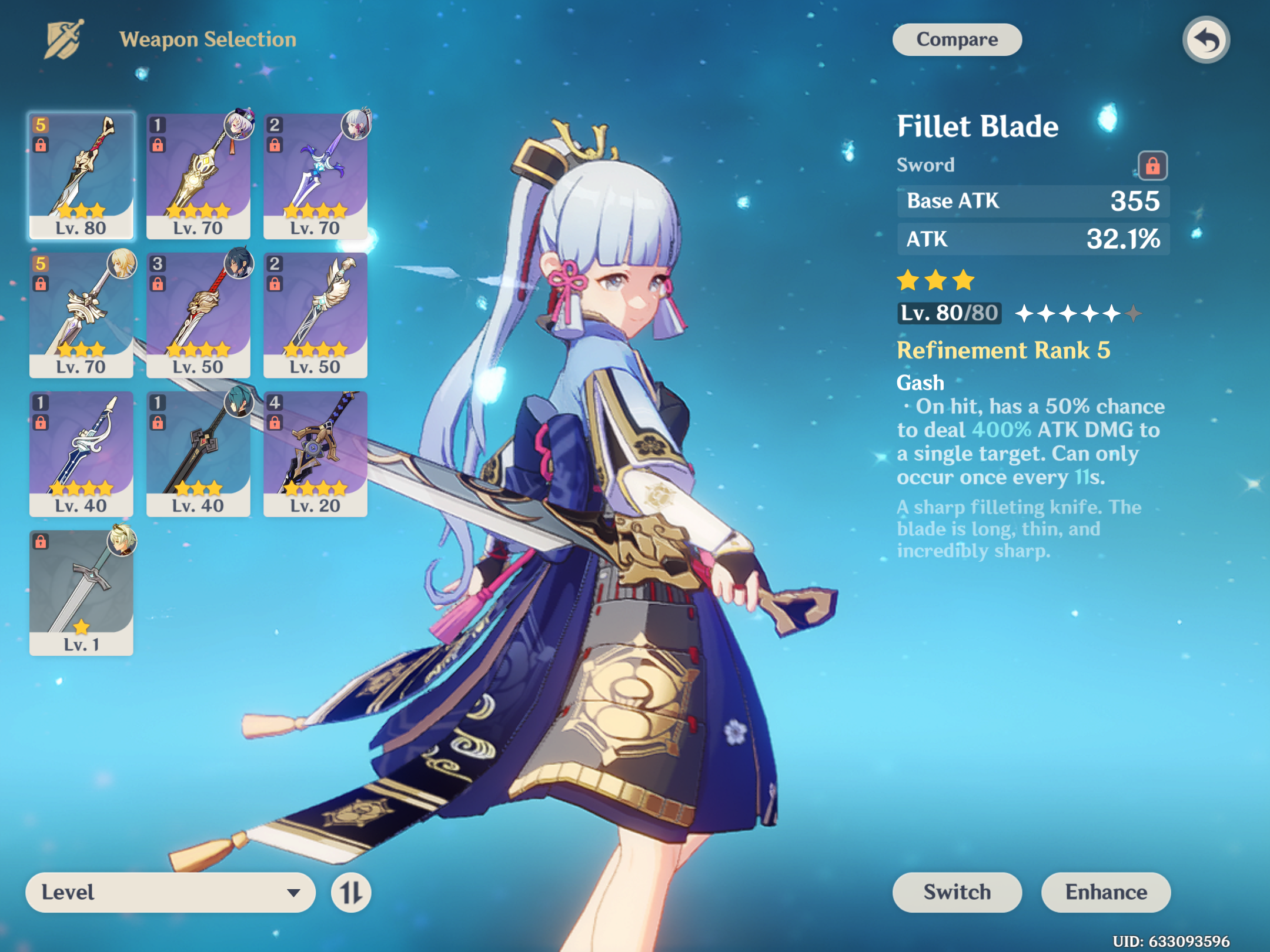
Task: Select the Lv. 20 four-star sword thumbnail
Action: tap(315, 452)
